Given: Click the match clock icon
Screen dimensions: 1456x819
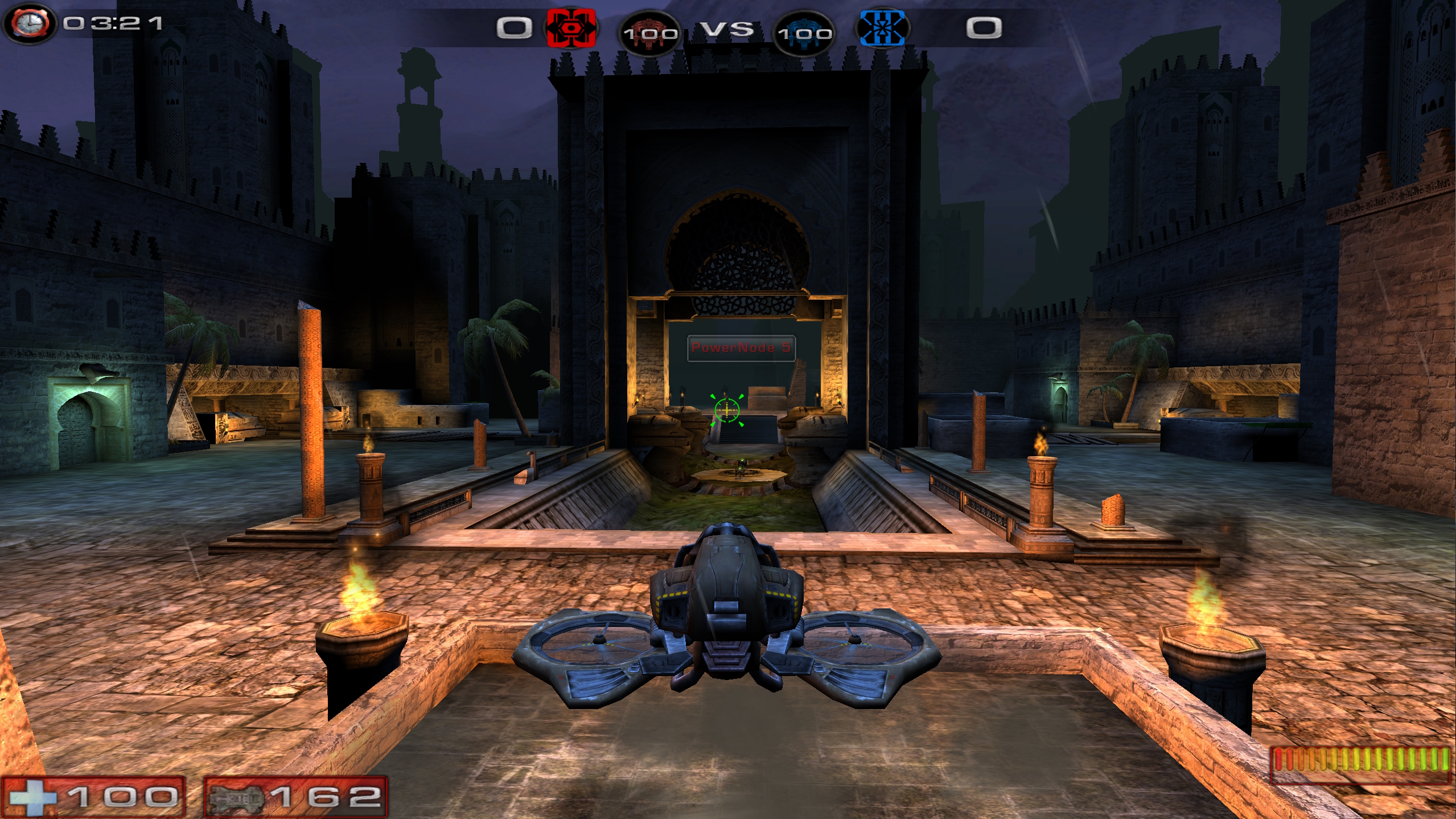Looking at the screenshot, I should 28,23.
